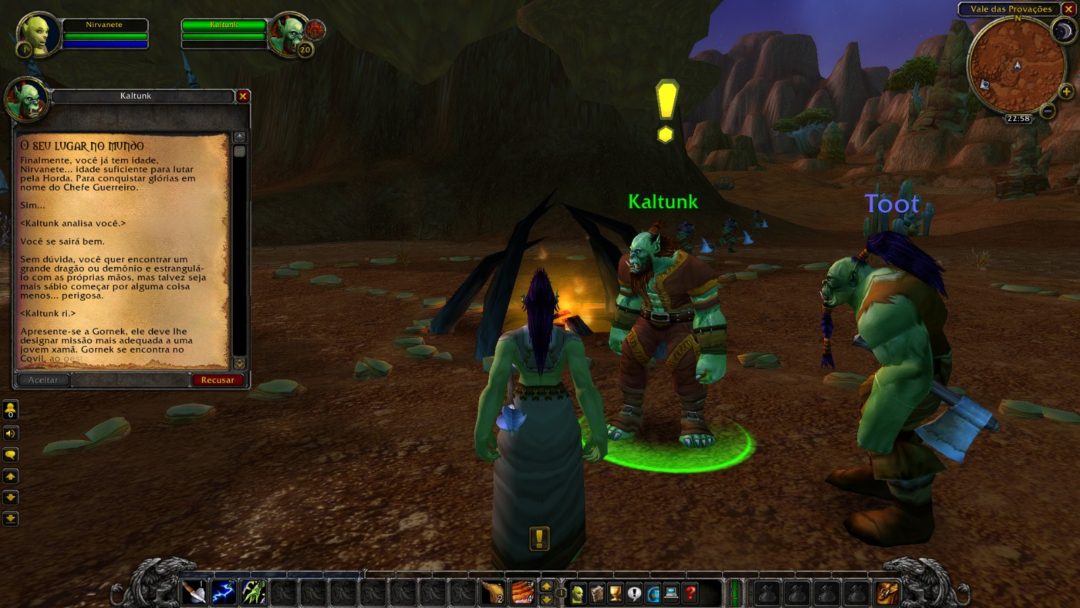The image size is (1080, 608).
Task: Open the chat speech bubble menu
Action: [x=10, y=454]
